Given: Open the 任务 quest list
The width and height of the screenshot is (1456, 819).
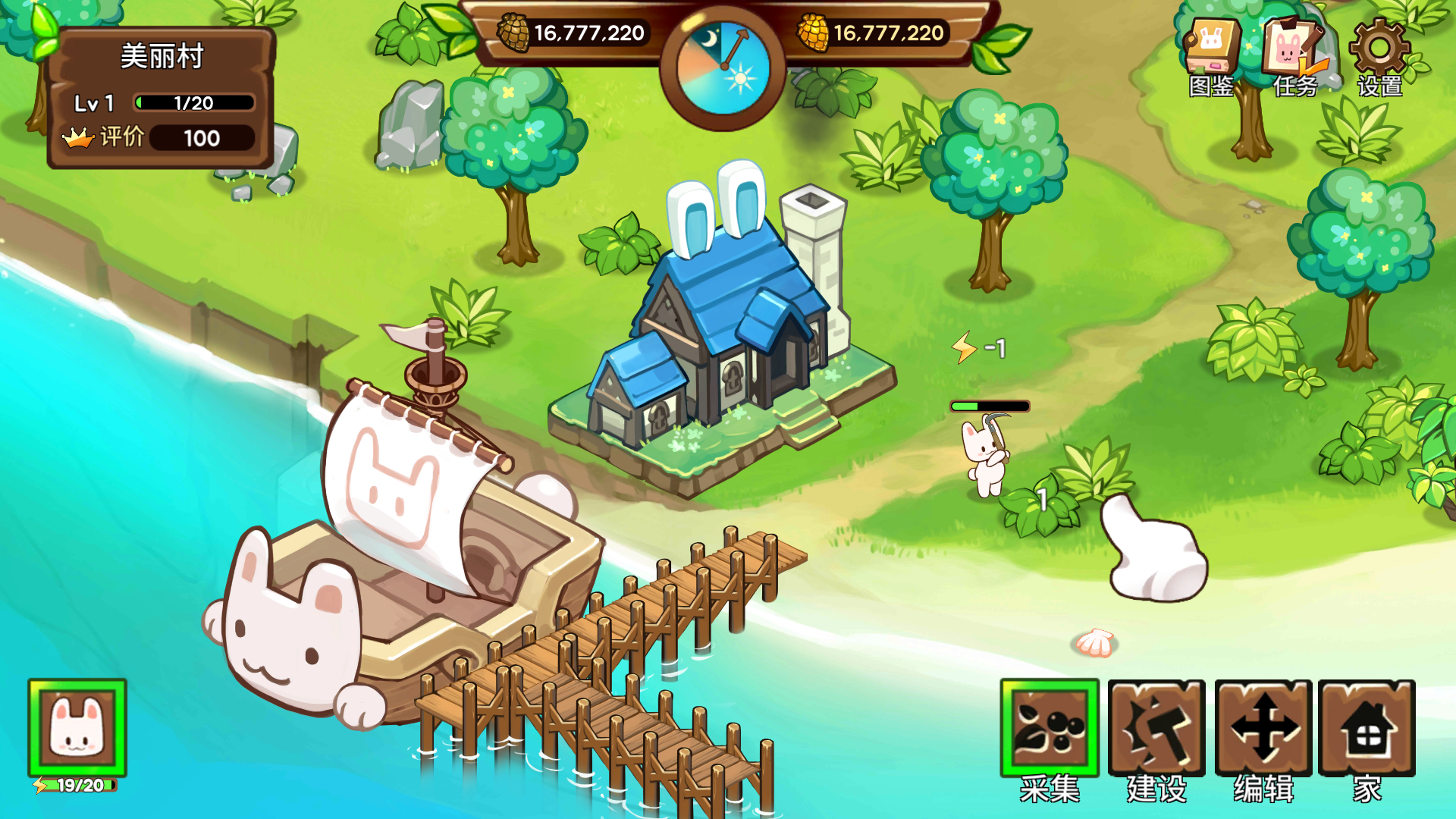Looking at the screenshot, I should click(x=1294, y=55).
